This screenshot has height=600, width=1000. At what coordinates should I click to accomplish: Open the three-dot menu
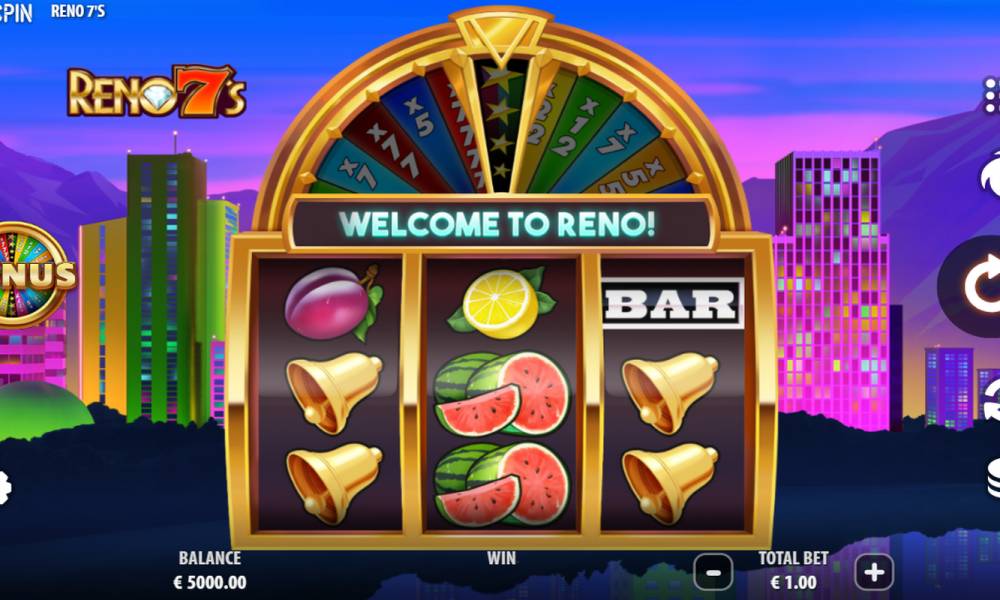click(990, 96)
